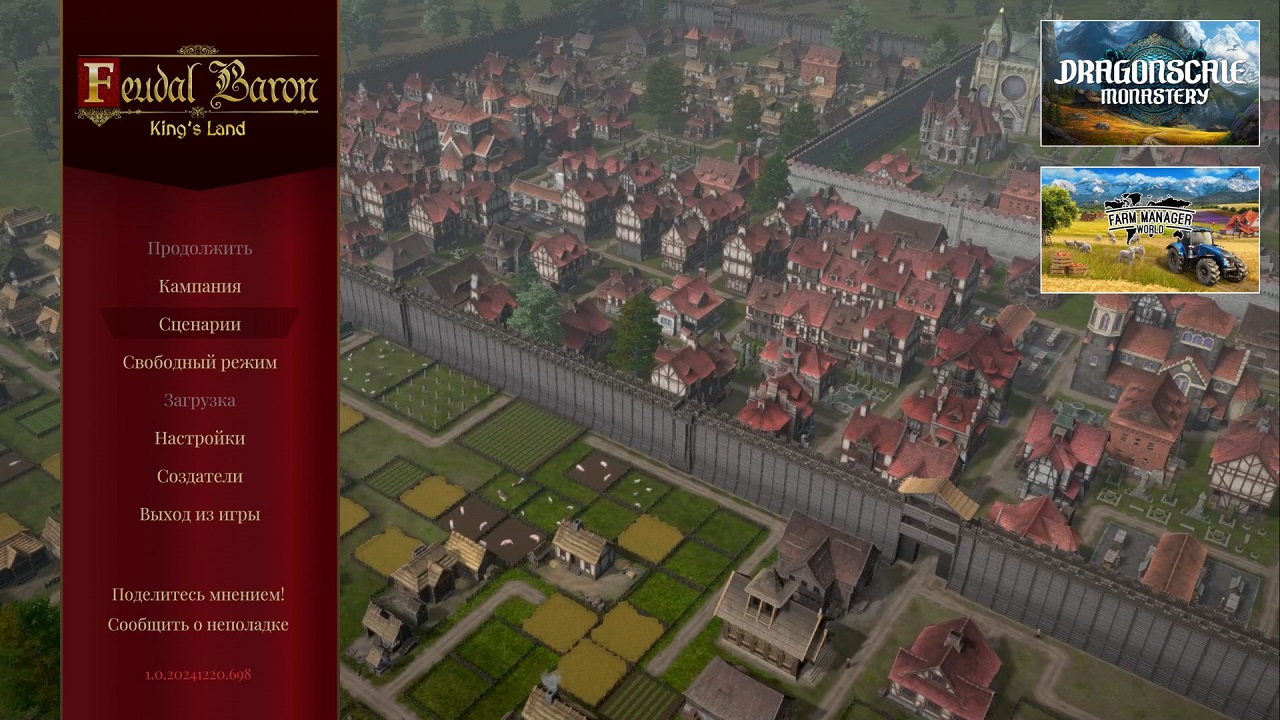Image resolution: width=1280 pixels, height=720 pixels.
Task: Click the King's Land subtitle
Action: click(x=196, y=128)
